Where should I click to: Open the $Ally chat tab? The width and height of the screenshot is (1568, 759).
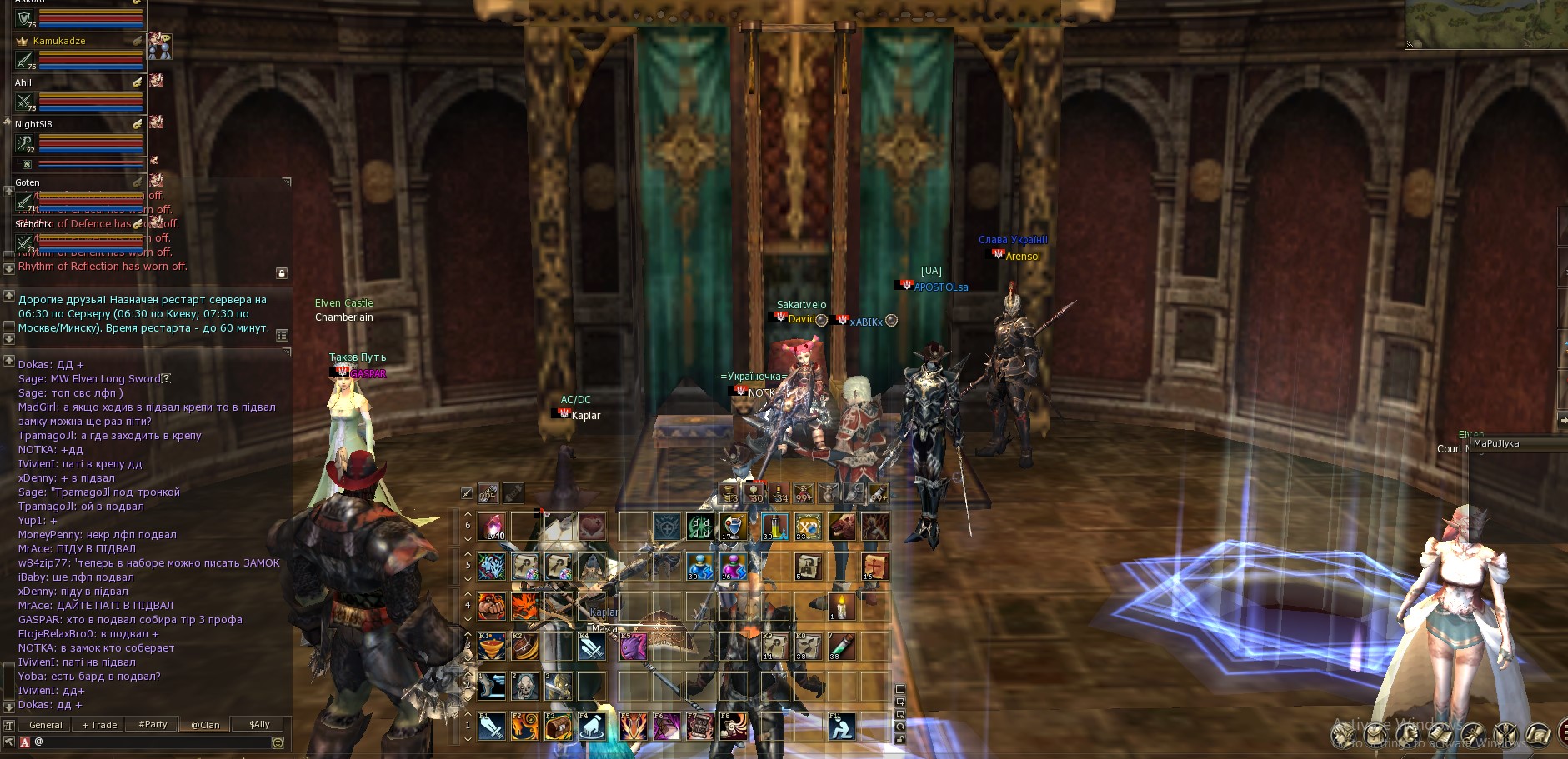[259, 725]
